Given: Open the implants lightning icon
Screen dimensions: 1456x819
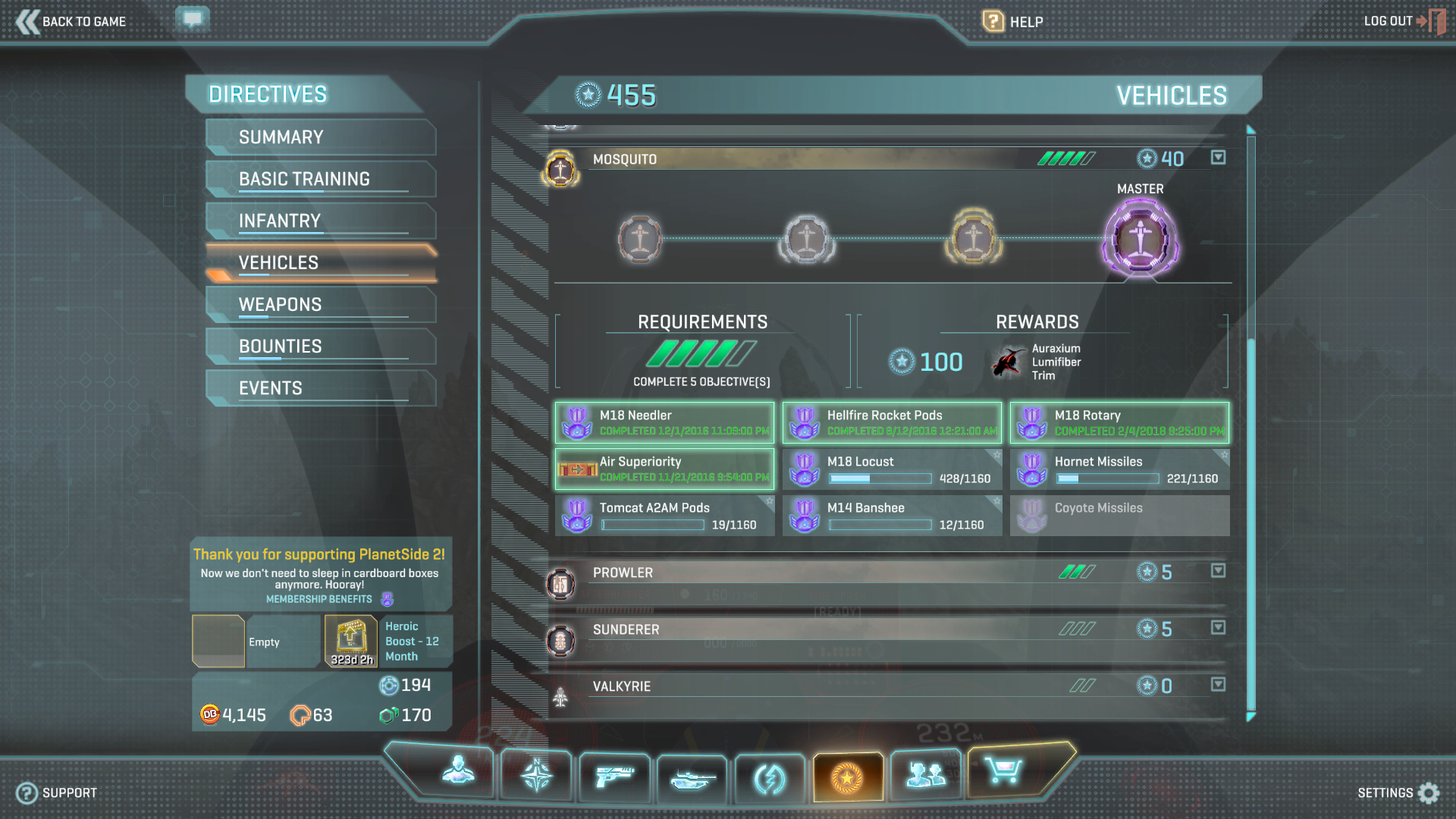Looking at the screenshot, I should [770, 775].
